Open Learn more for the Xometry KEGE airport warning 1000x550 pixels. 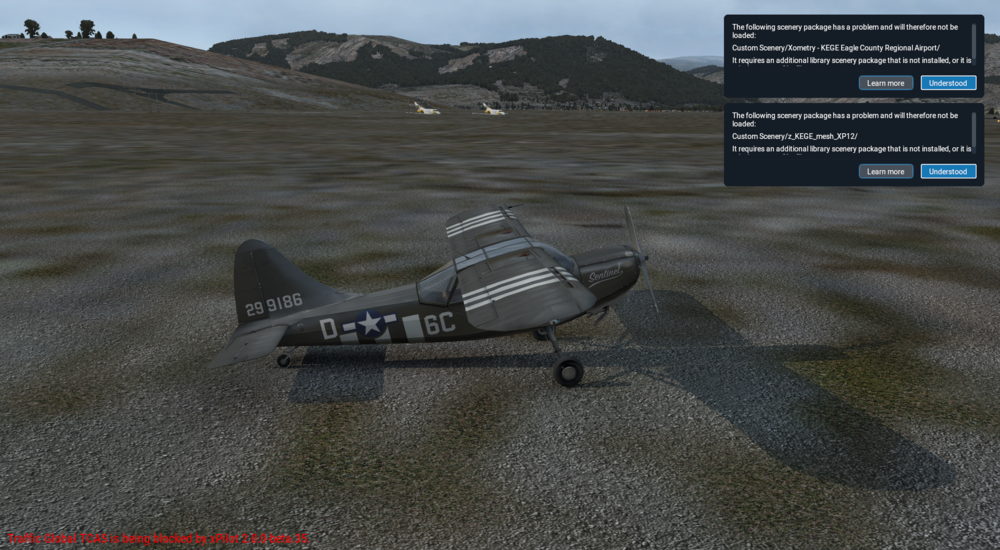coord(885,83)
